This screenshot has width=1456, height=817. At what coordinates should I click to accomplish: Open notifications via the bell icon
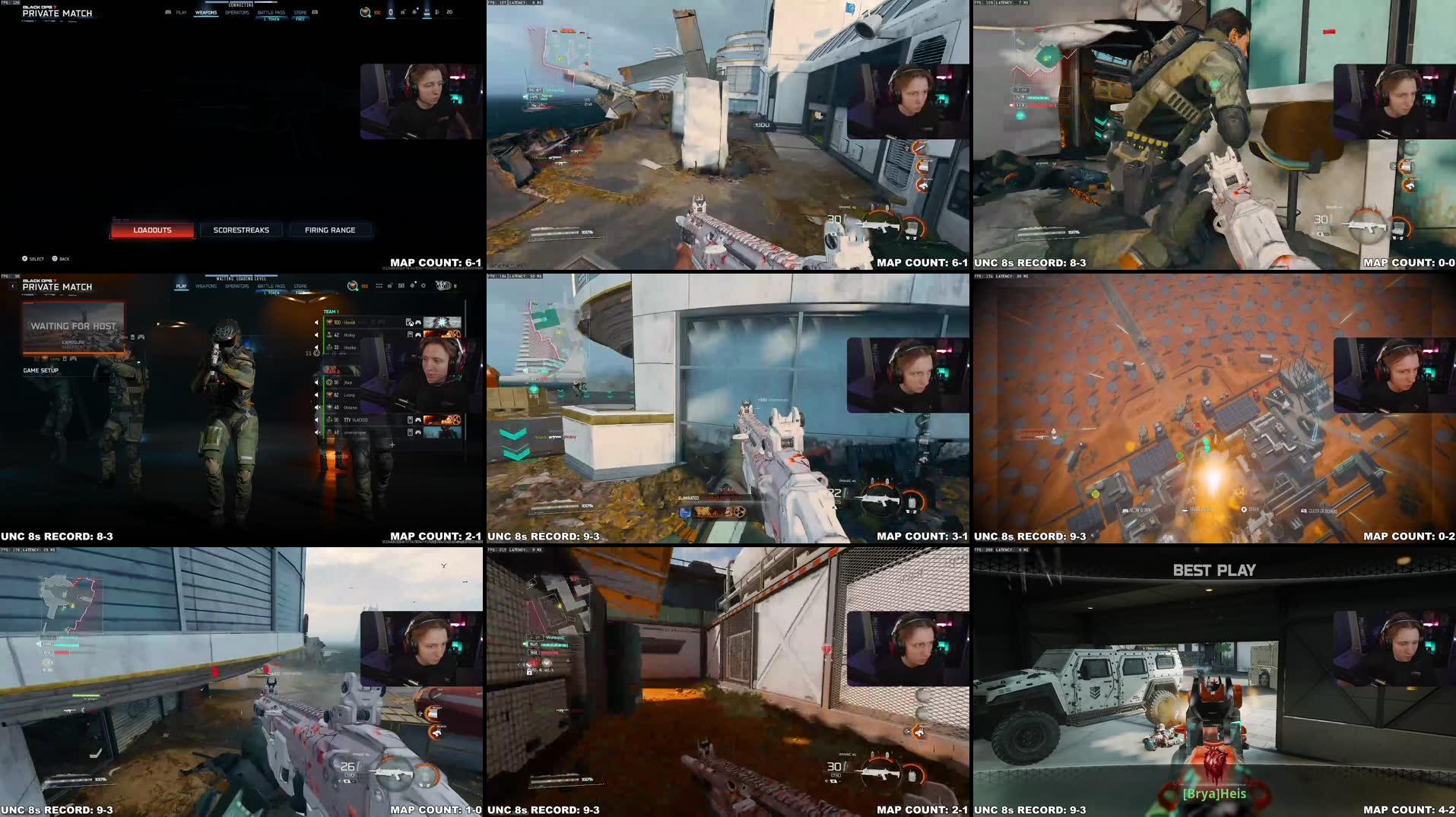click(411, 285)
